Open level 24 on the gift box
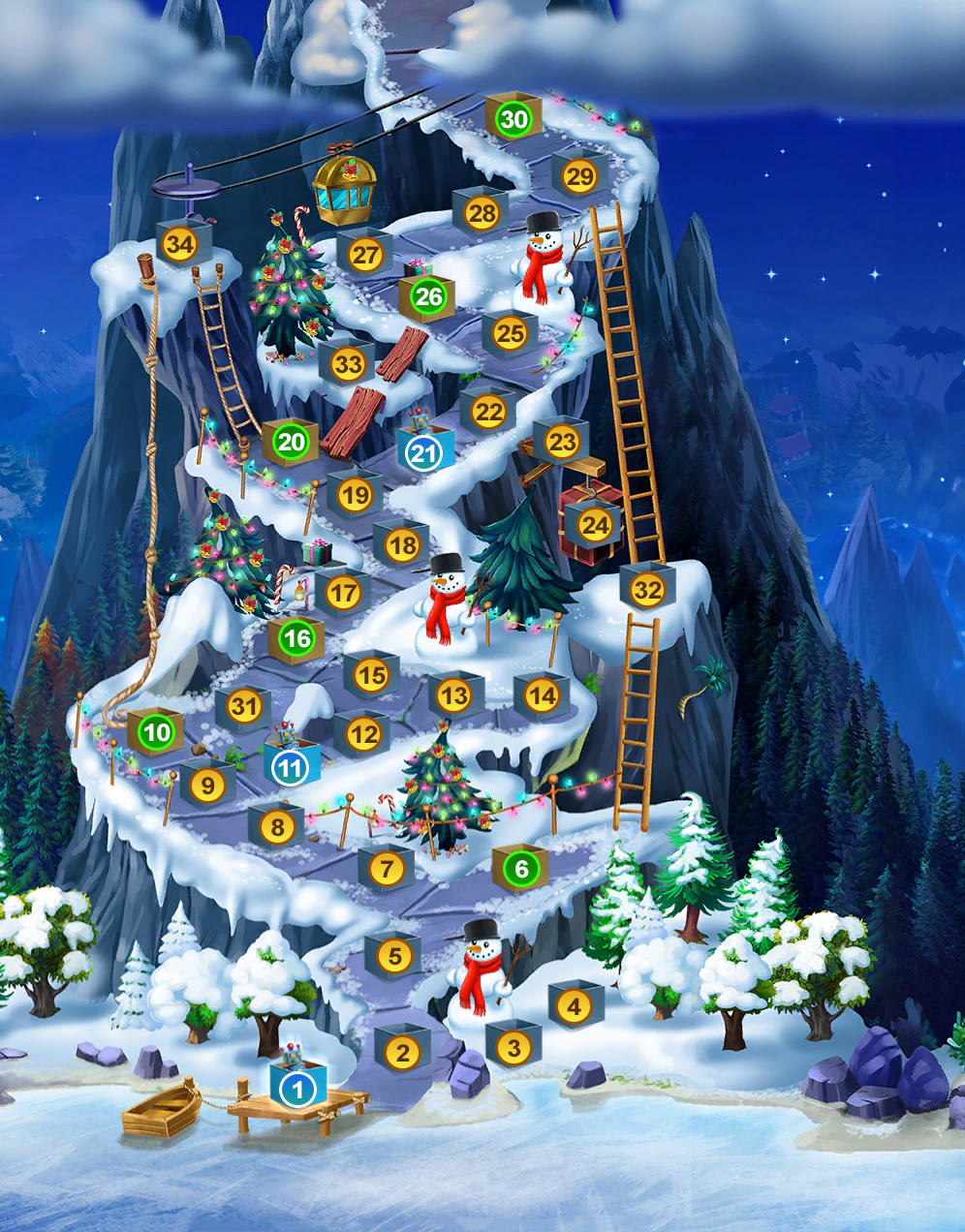 point(594,525)
